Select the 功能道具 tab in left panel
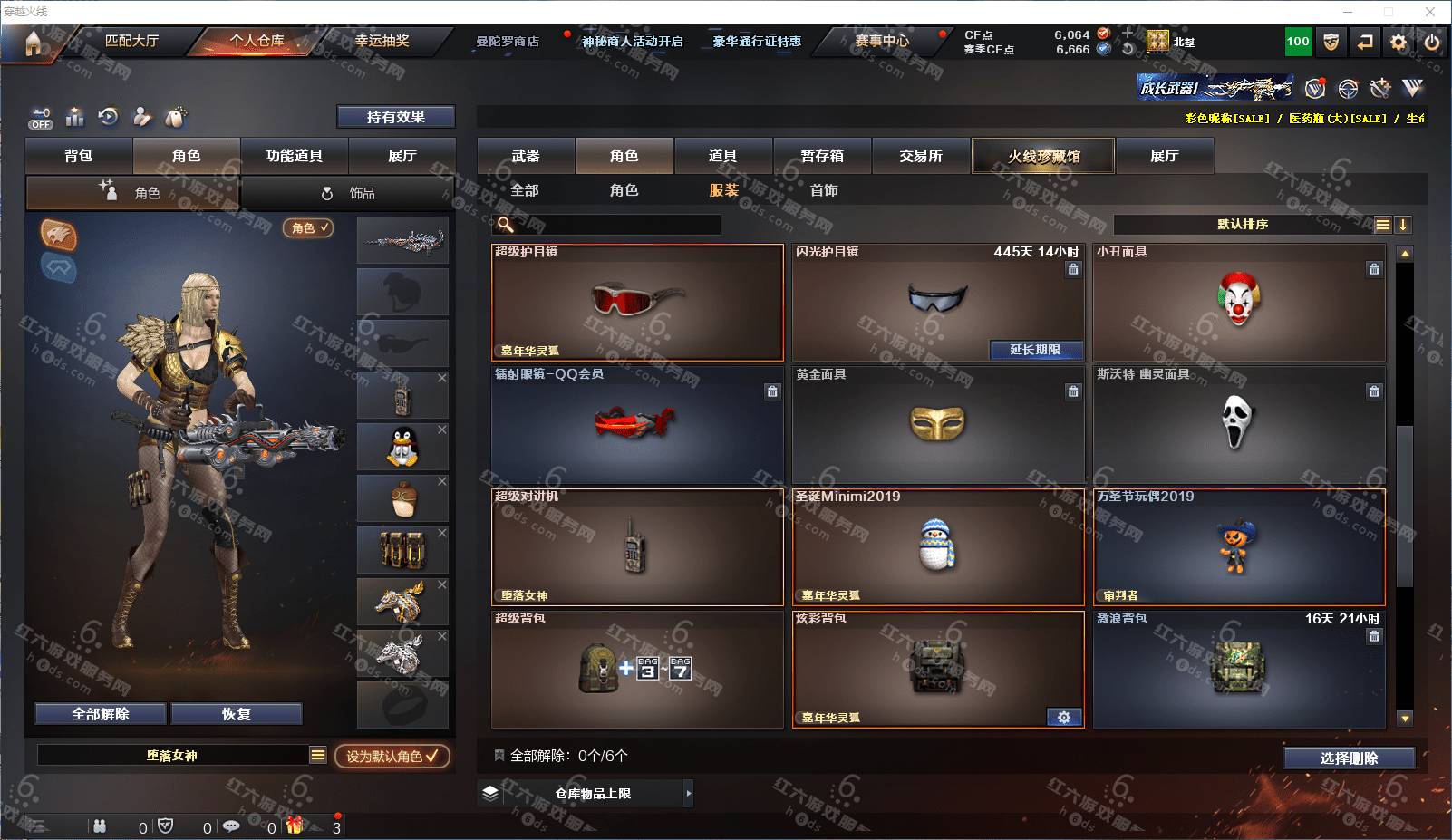 294,156
